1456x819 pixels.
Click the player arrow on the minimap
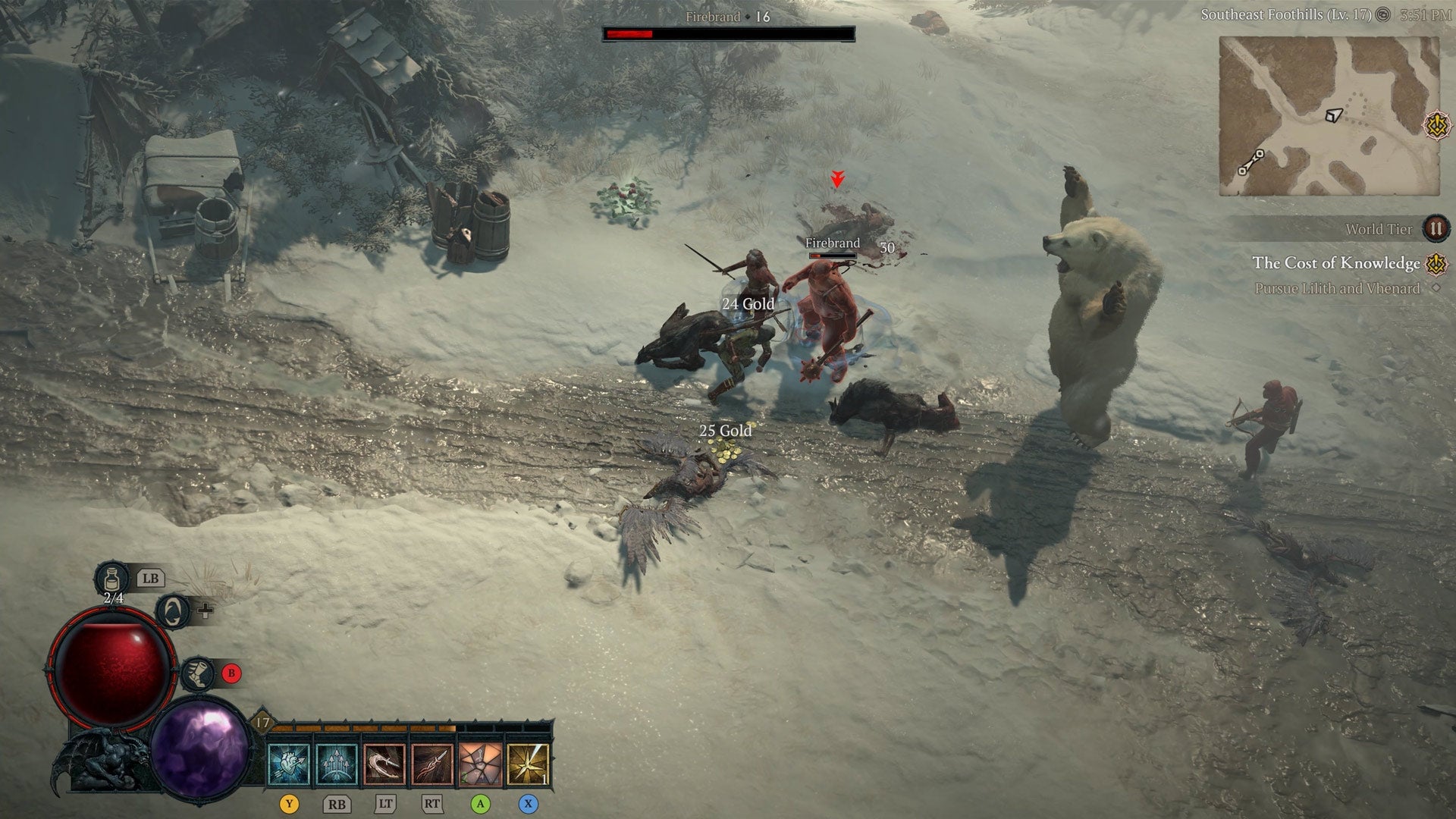coord(1335,114)
